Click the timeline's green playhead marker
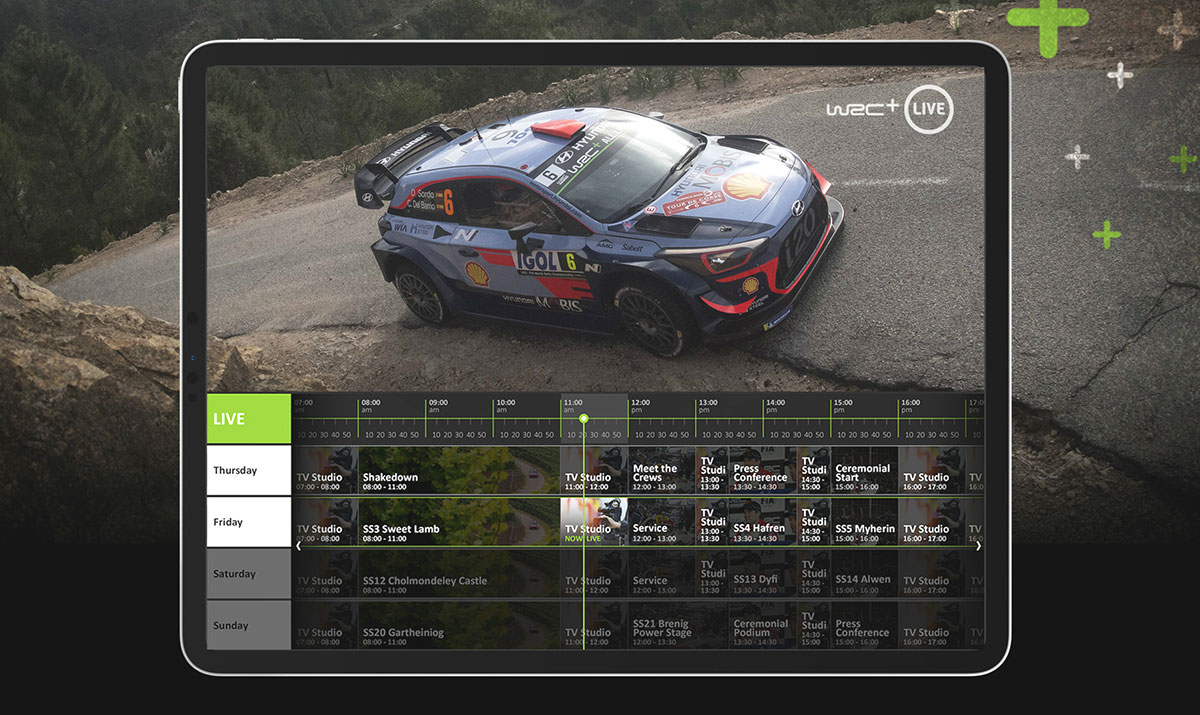Screen dimensions: 1200x715 click(584, 418)
